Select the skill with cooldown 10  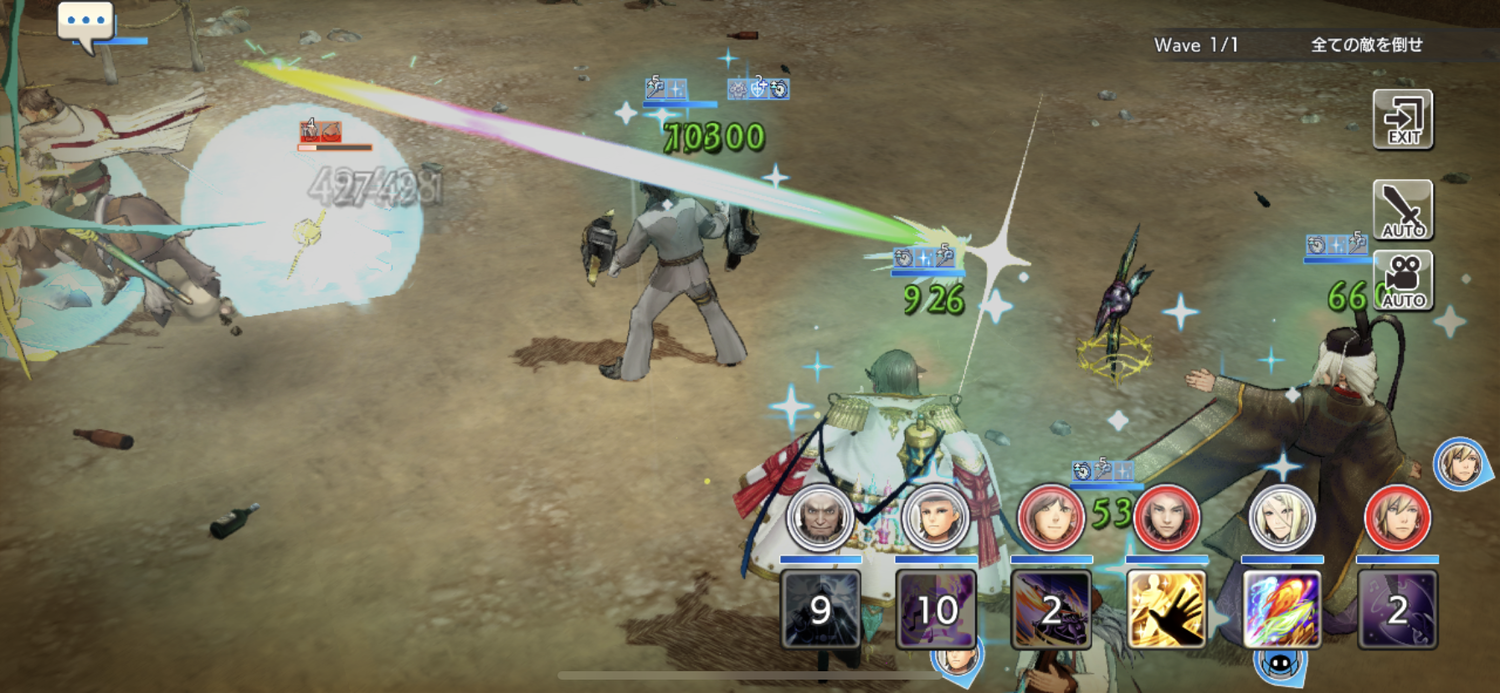936,608
